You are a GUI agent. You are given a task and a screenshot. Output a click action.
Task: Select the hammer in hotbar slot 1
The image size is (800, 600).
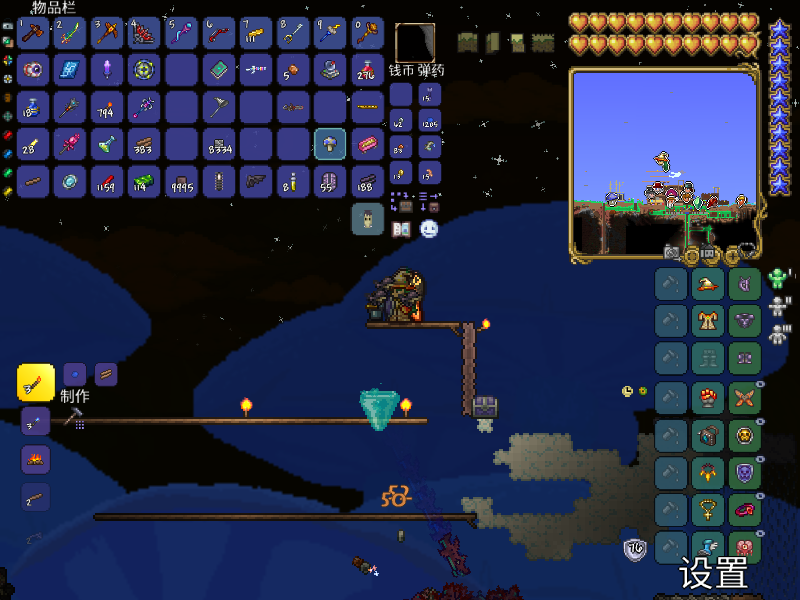(x=33, y=33)
